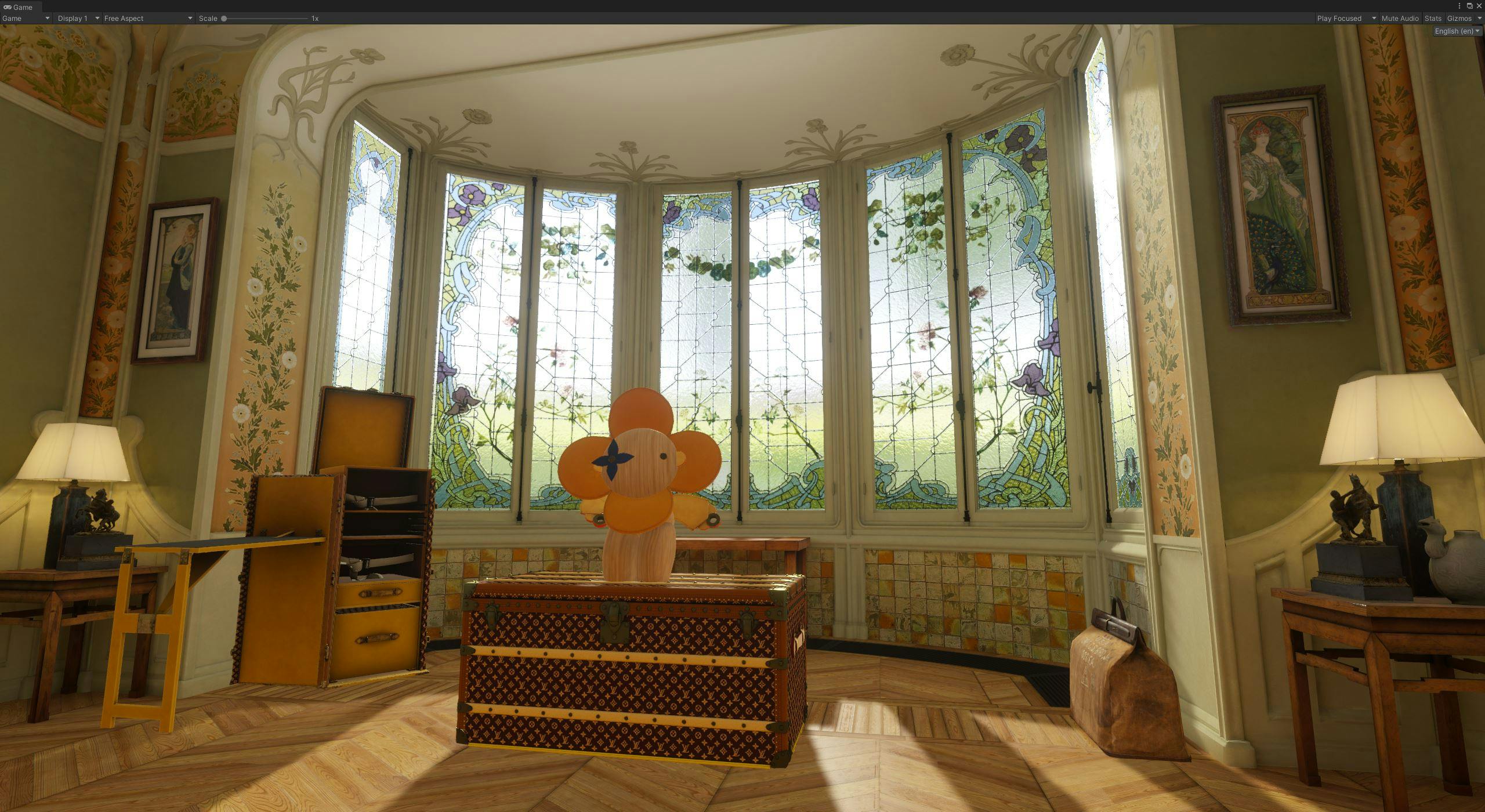
Task: Click the gamepad icon on the Game tab
Action: [x=8, y=7]
